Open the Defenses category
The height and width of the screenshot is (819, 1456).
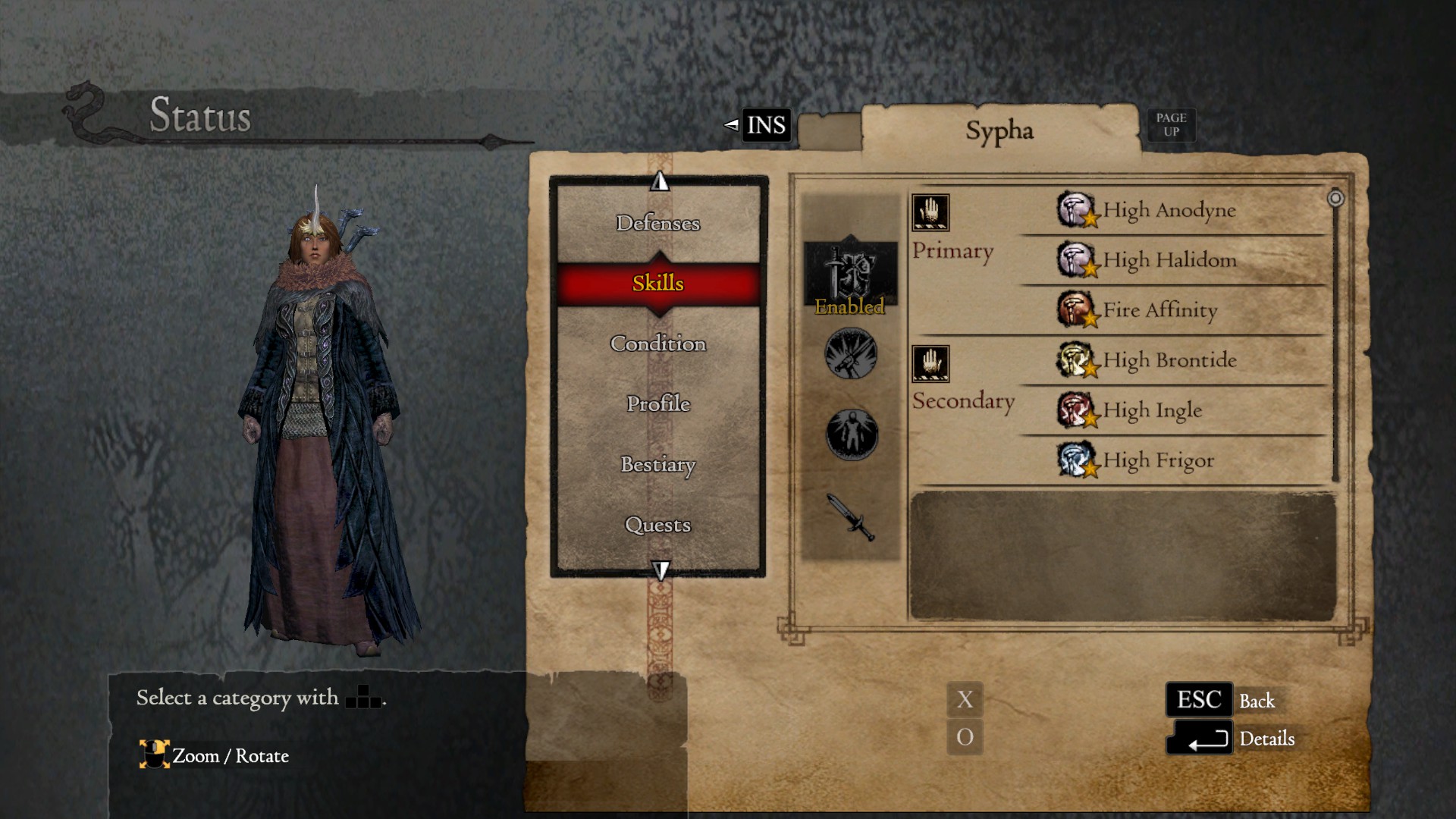pos(657,223)
